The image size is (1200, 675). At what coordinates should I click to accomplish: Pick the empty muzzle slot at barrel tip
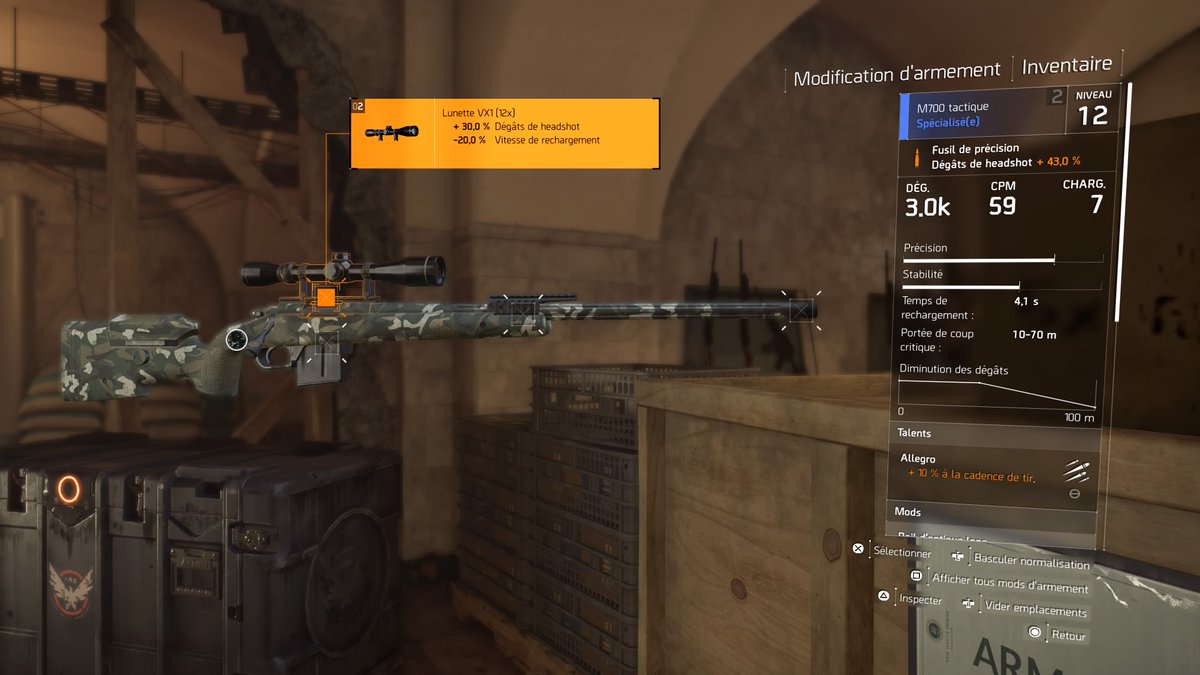tap(800, 310)
